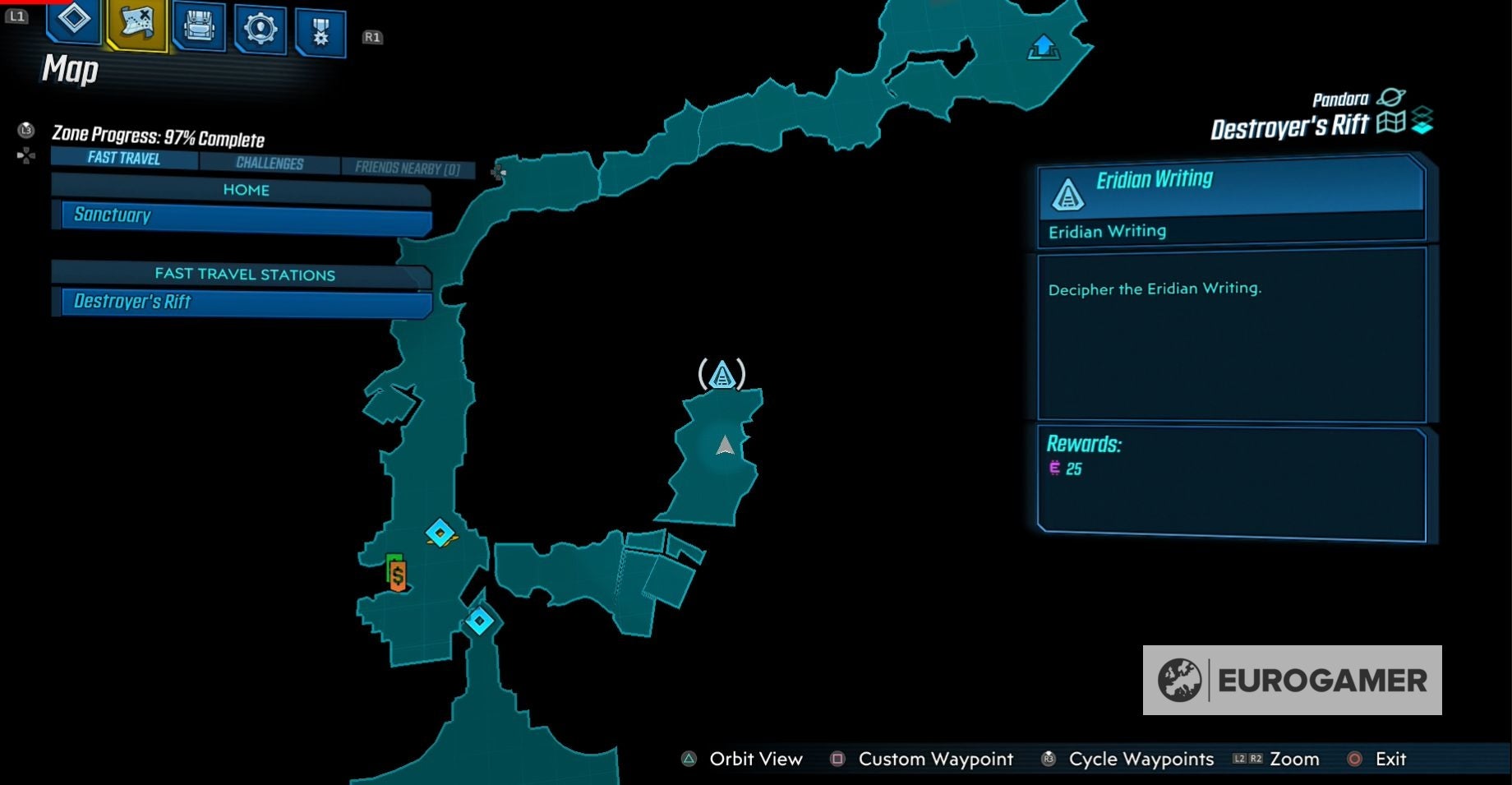Screen dimensions: 1512x785
Task: Select the fast travel diamond near the vendor
Action: (439, 533)
